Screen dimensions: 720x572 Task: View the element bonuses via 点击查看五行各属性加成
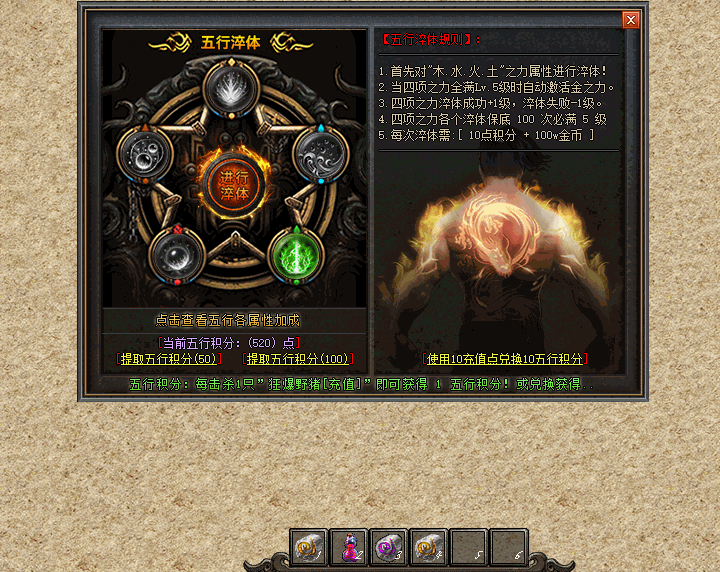[x=227, y=321]
